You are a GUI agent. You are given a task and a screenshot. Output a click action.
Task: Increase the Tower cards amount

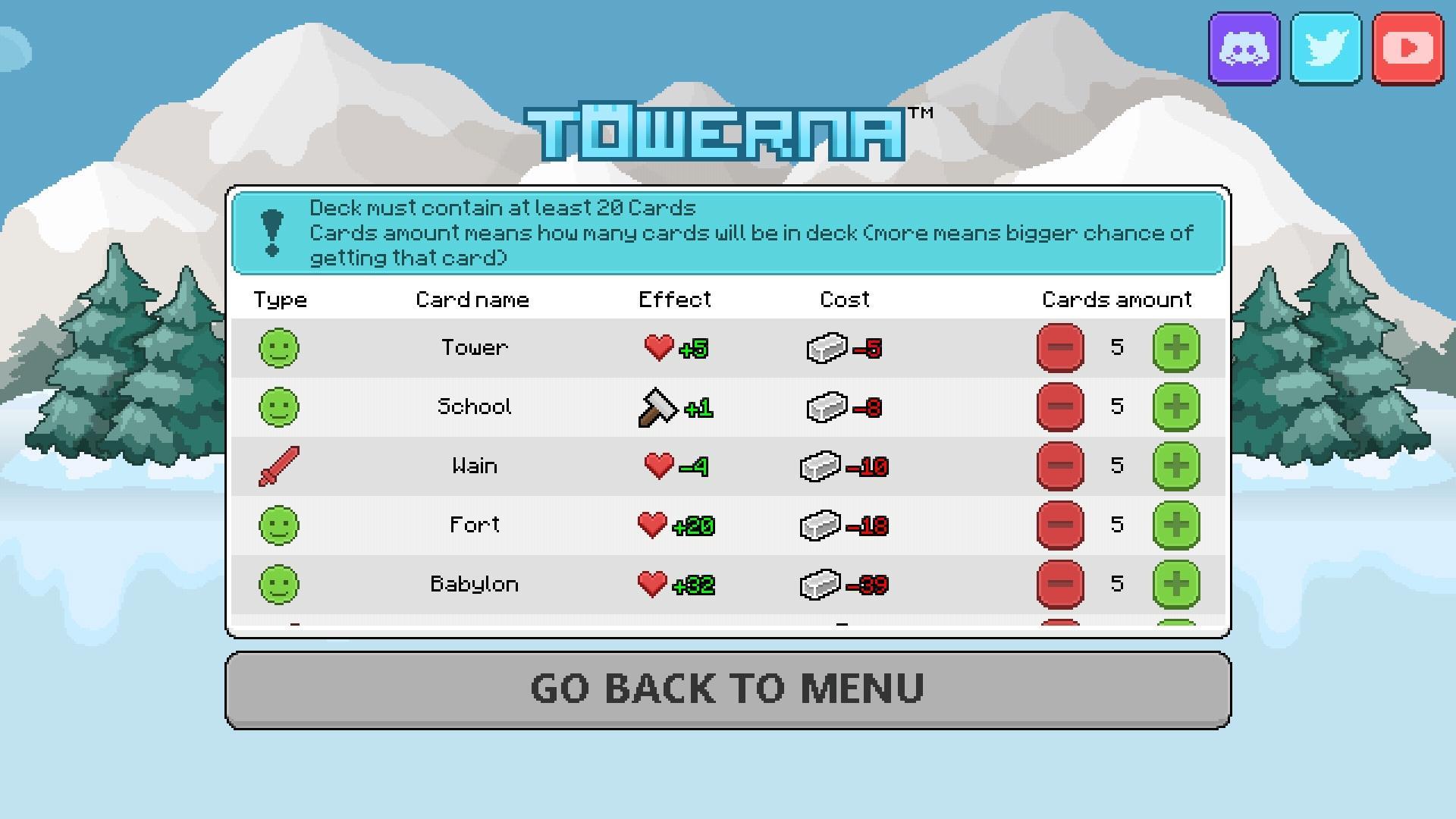[x=1177, y=347]
